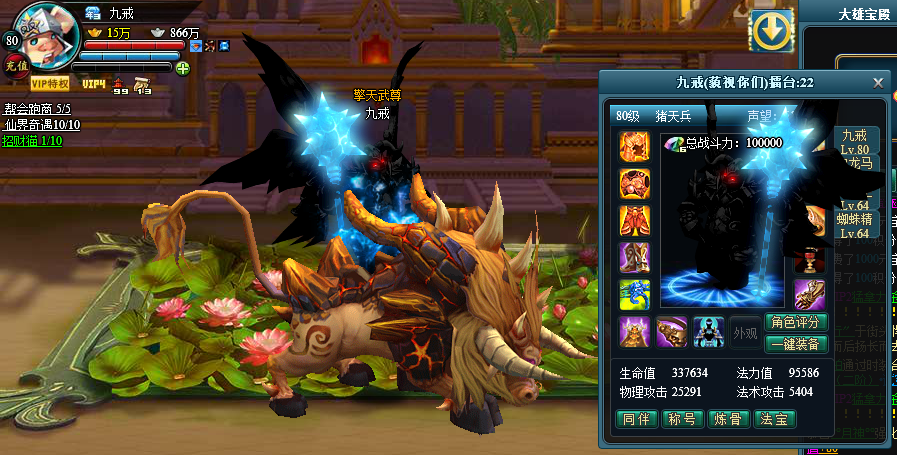
Task: Open the 帮会跑商 quest tracker link
Action: [37, 108]
